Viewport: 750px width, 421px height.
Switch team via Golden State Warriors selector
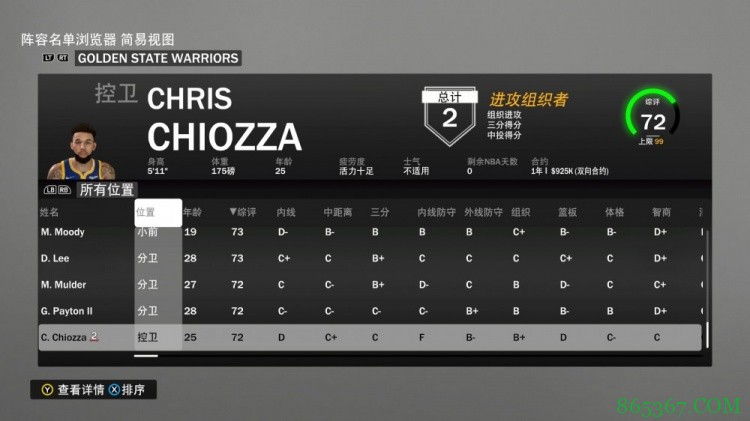click(157, 58)
